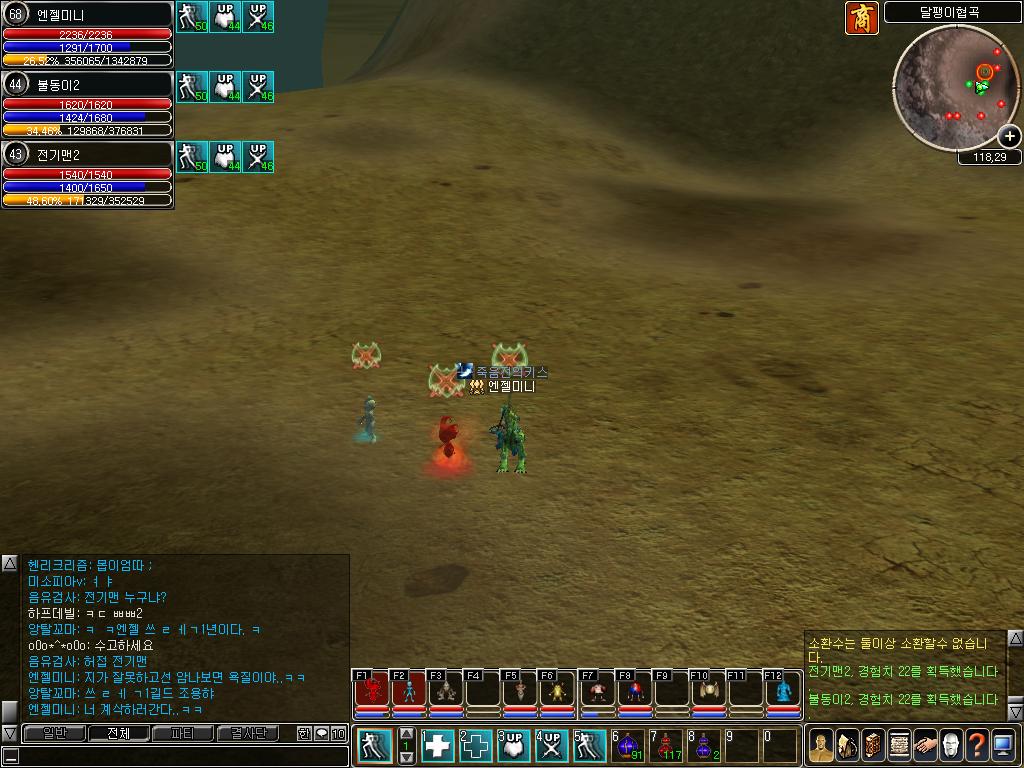
Task: Open the character portrait menu icon
Action: point(821,745)
